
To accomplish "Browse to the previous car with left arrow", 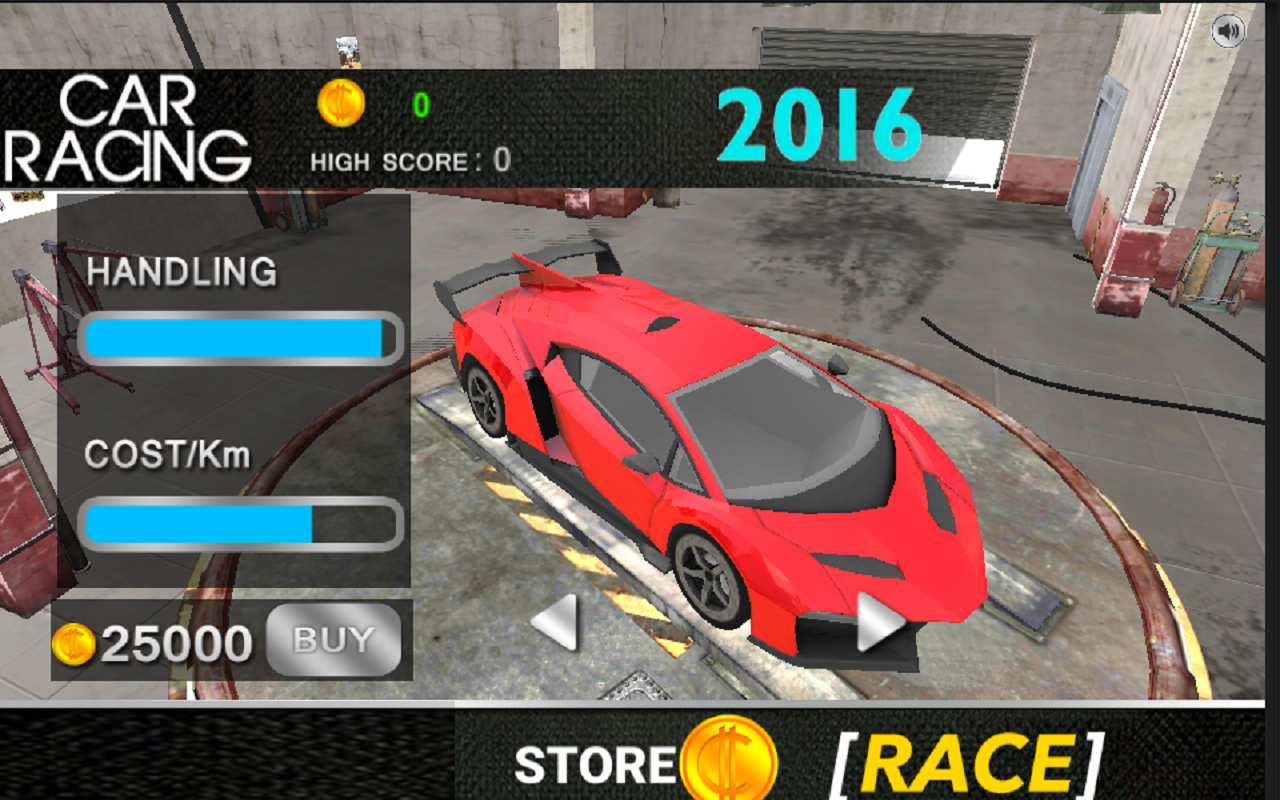I will (x=557, y=623).
